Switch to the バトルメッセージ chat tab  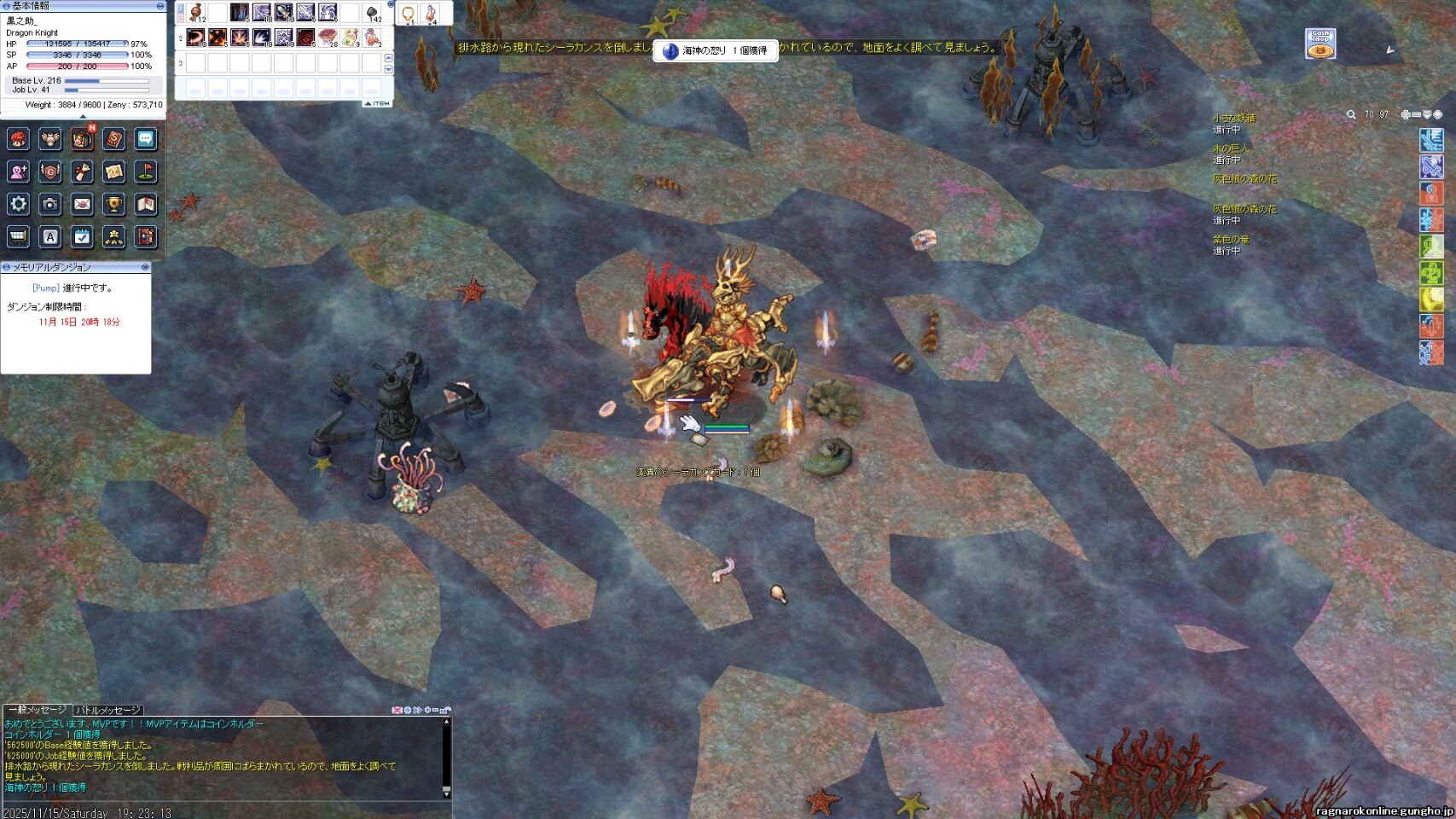click(x=107, y=710)
